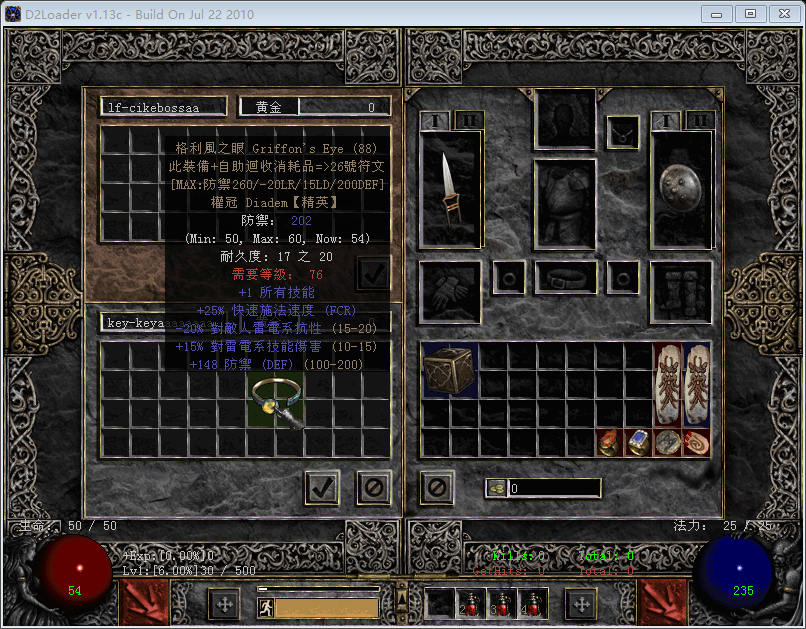
Task: Choose the blue gem ring in inventory
Action: point(638,442)
